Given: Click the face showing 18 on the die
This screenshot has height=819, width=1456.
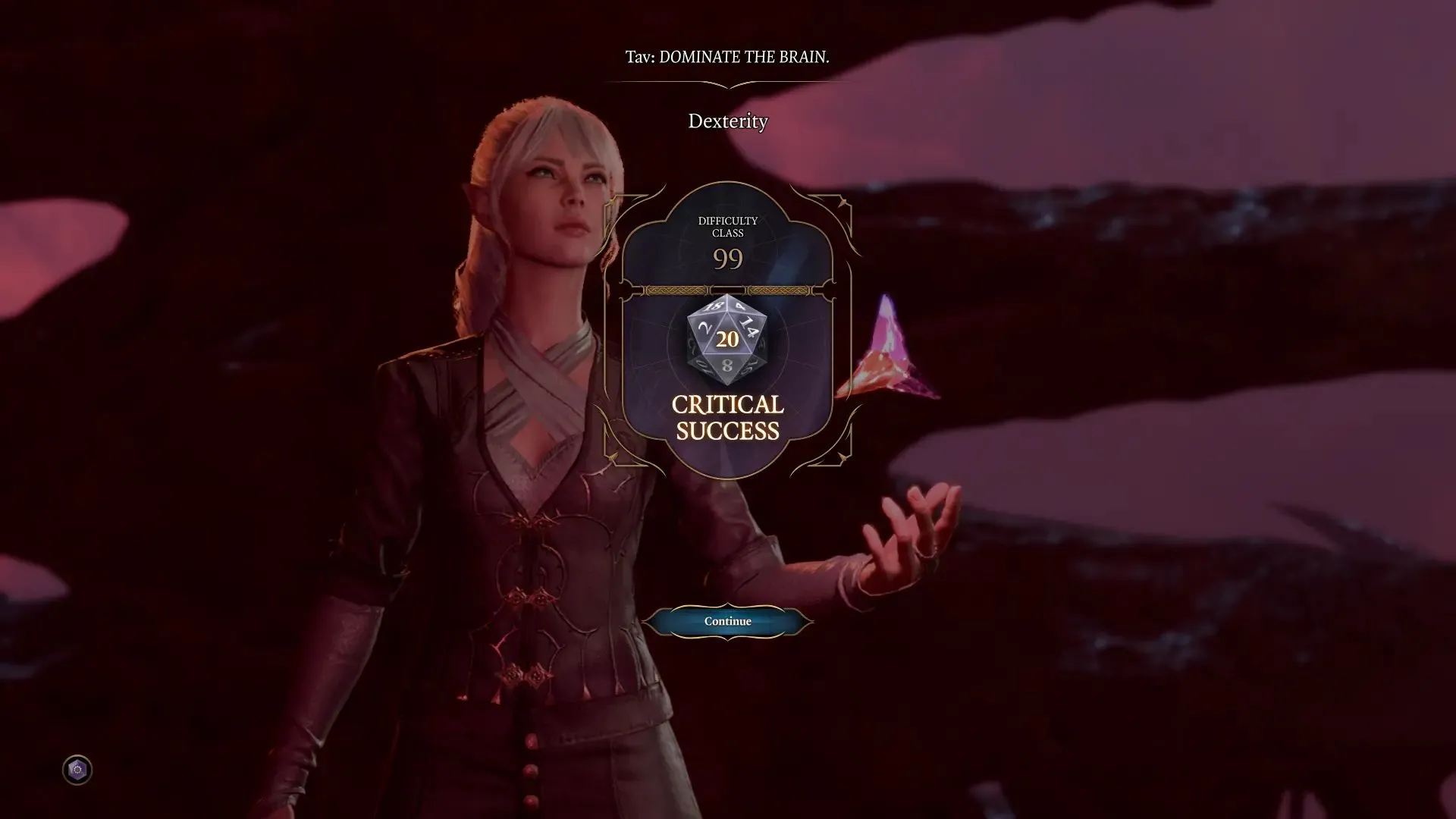Looking at the screenshot, I should 714,305.
